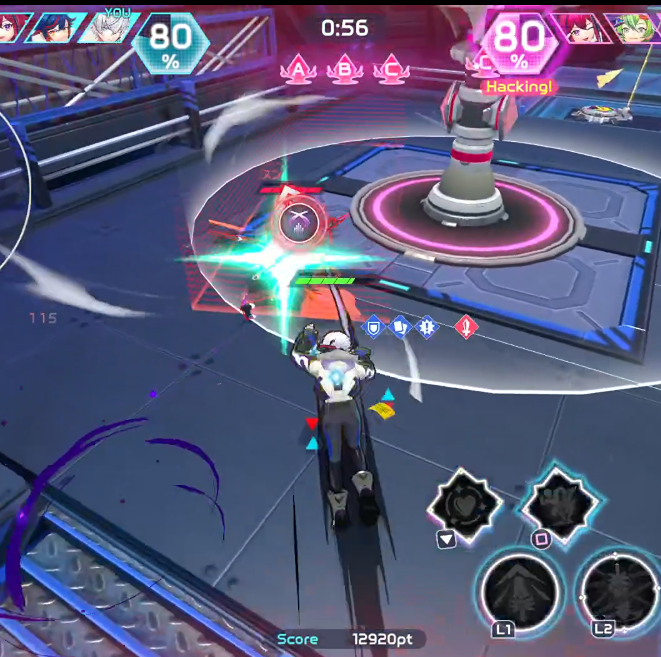
Task: Use the diamond burst skill with cyan border
Action: pos(559,500)
